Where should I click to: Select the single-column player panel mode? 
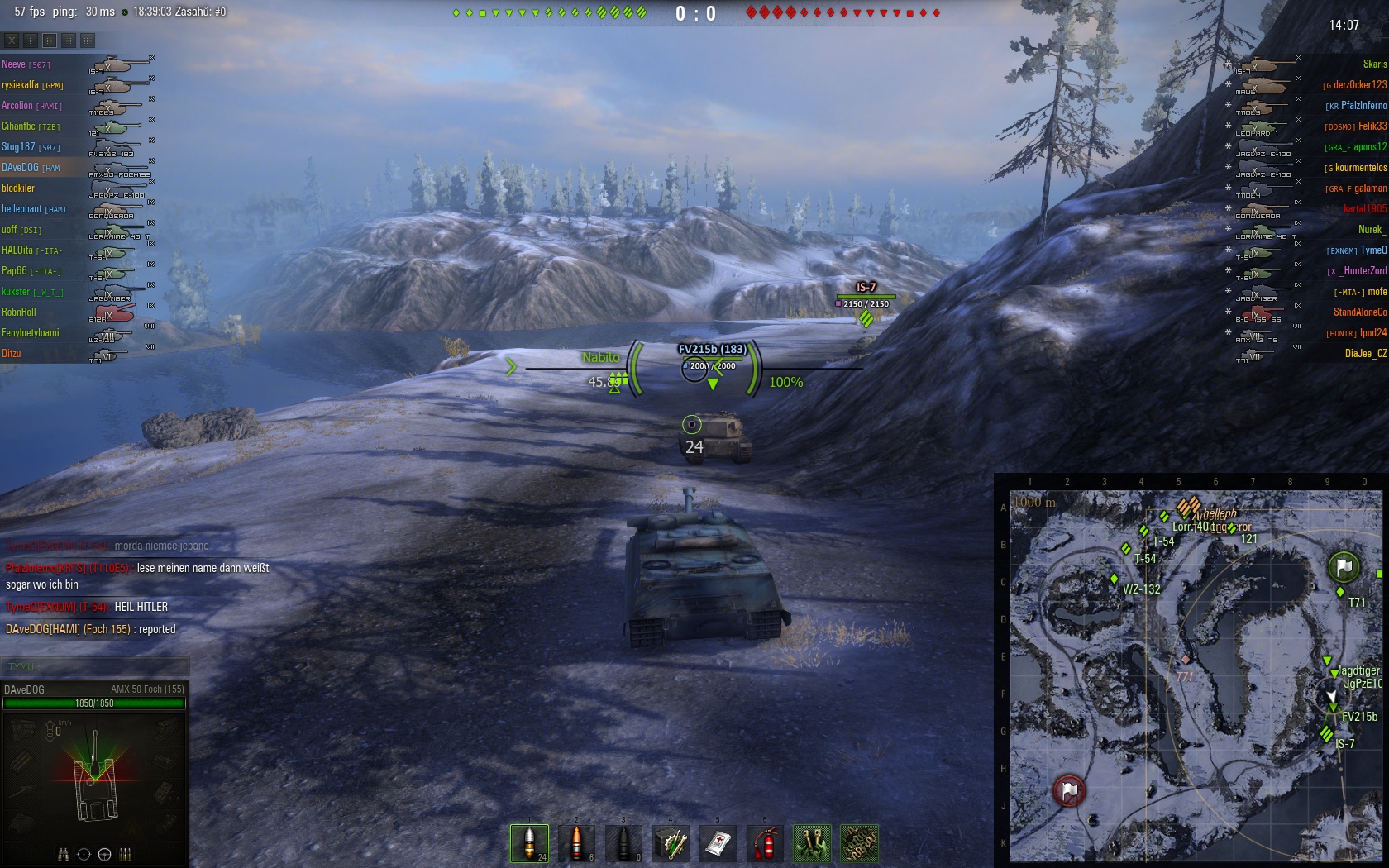click(x=31, y=40)
